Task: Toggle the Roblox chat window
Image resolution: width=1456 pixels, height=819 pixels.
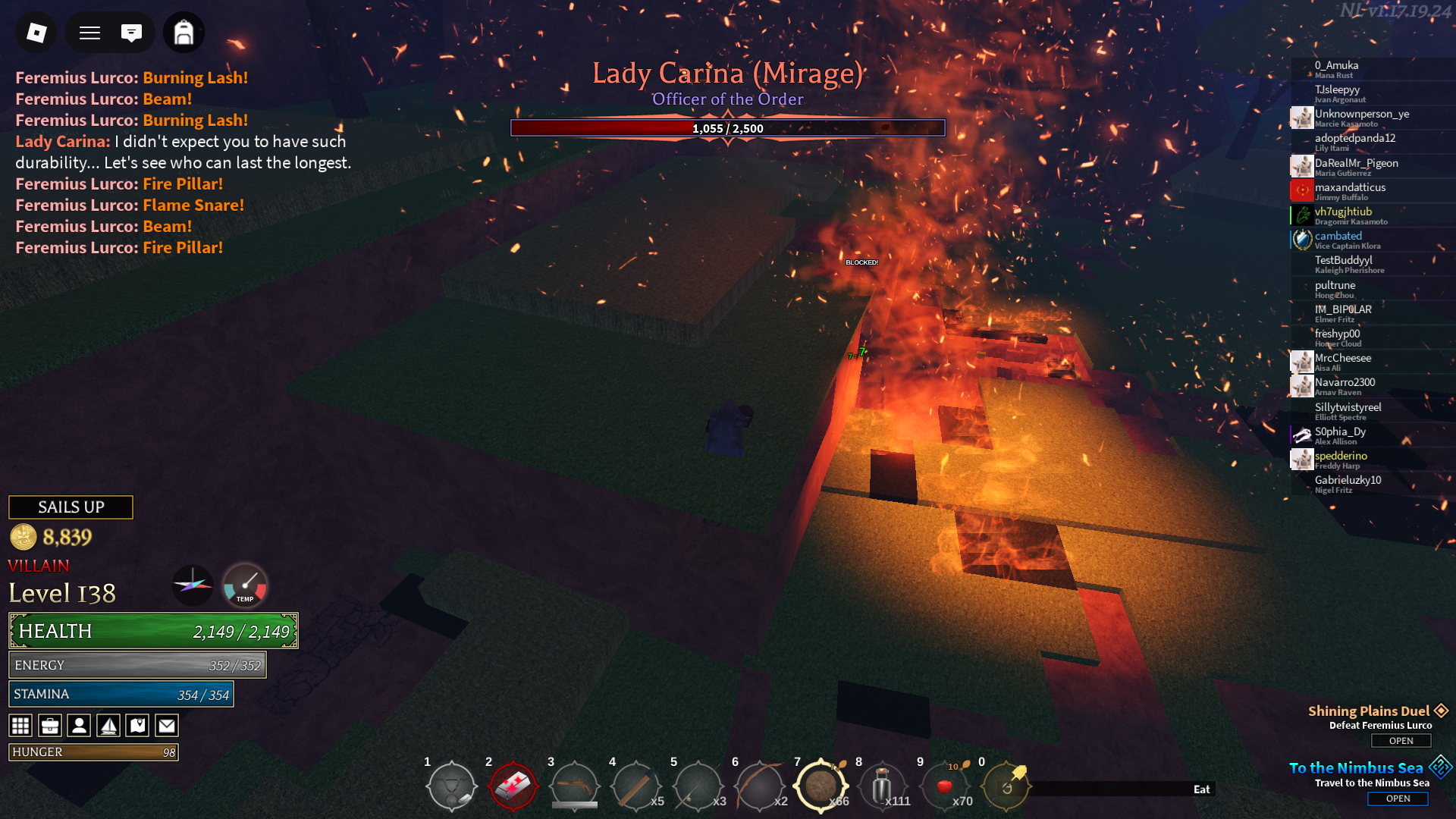Action: 131,33
